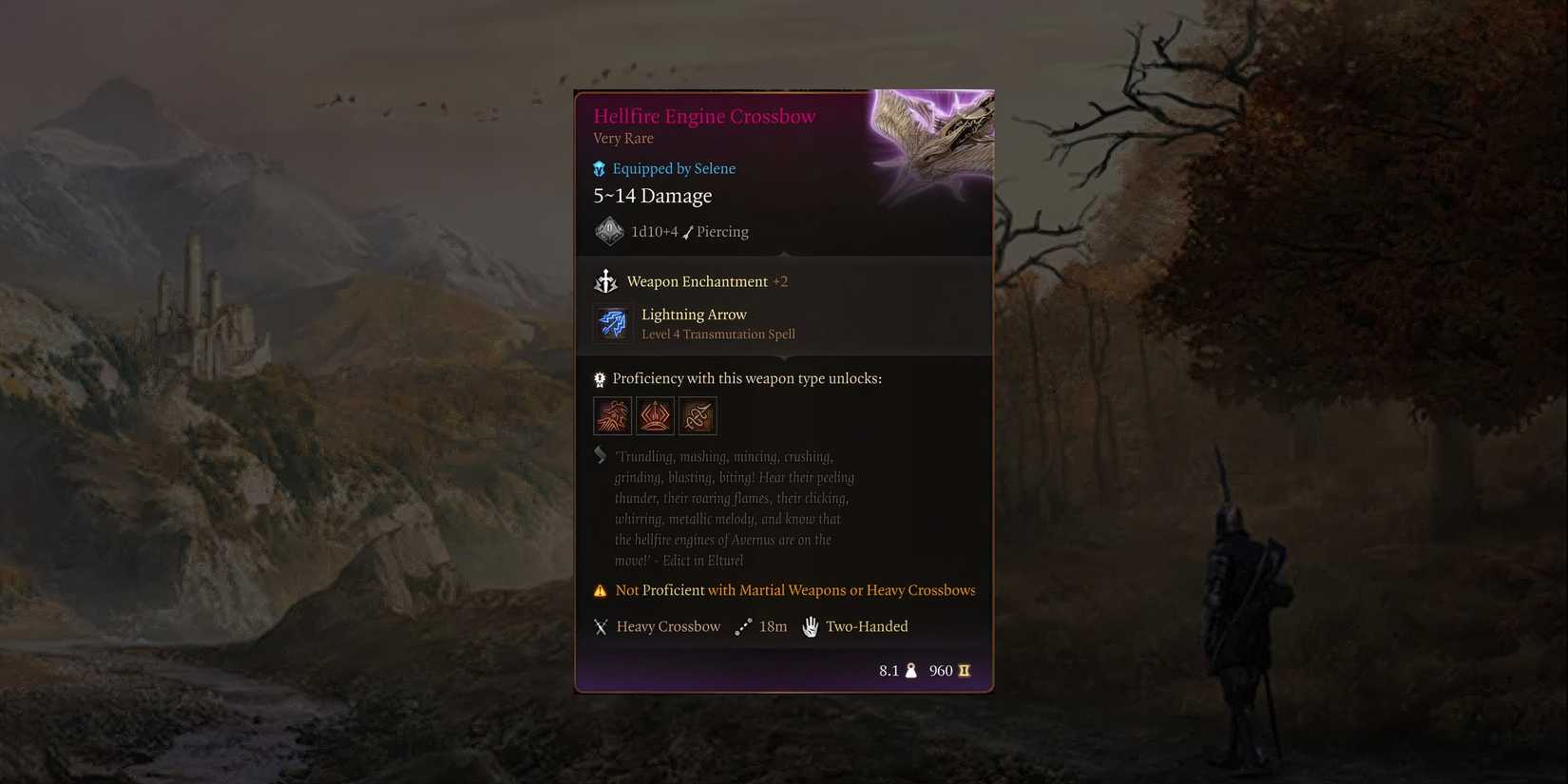Click the Heavy Crossbow weapon type icon

[x=601, y=626]
